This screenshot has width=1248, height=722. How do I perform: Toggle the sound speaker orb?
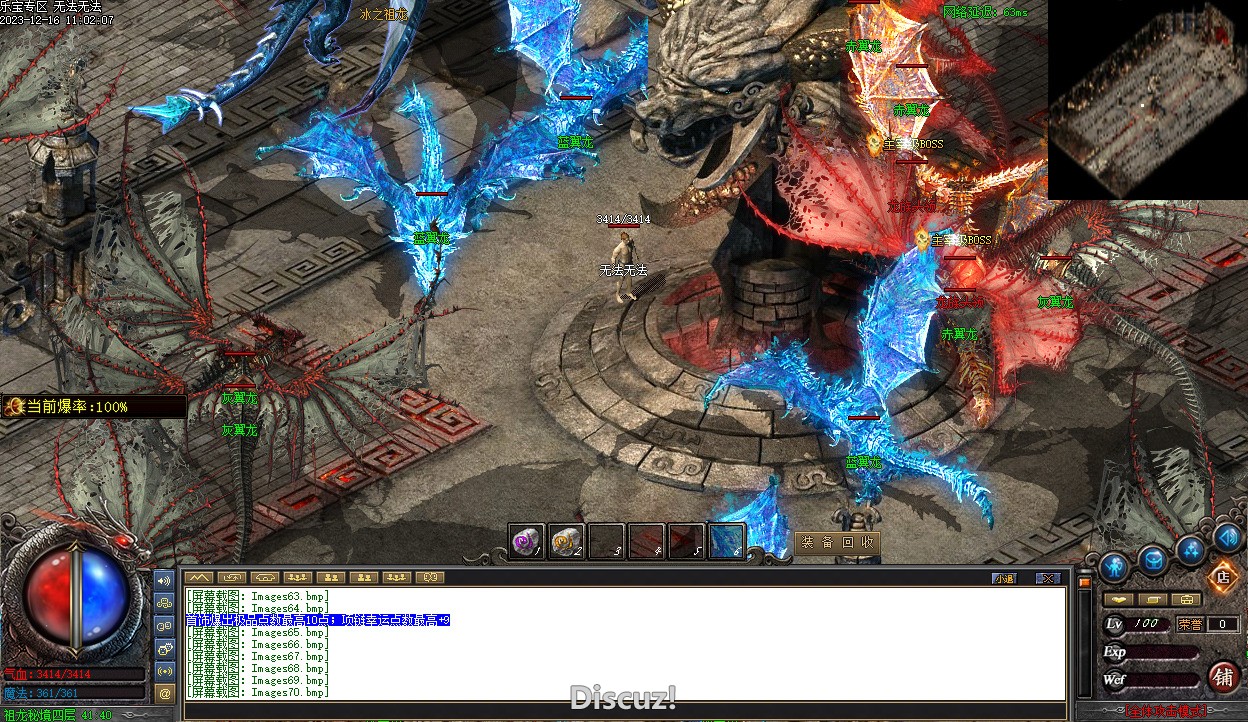1227,538
